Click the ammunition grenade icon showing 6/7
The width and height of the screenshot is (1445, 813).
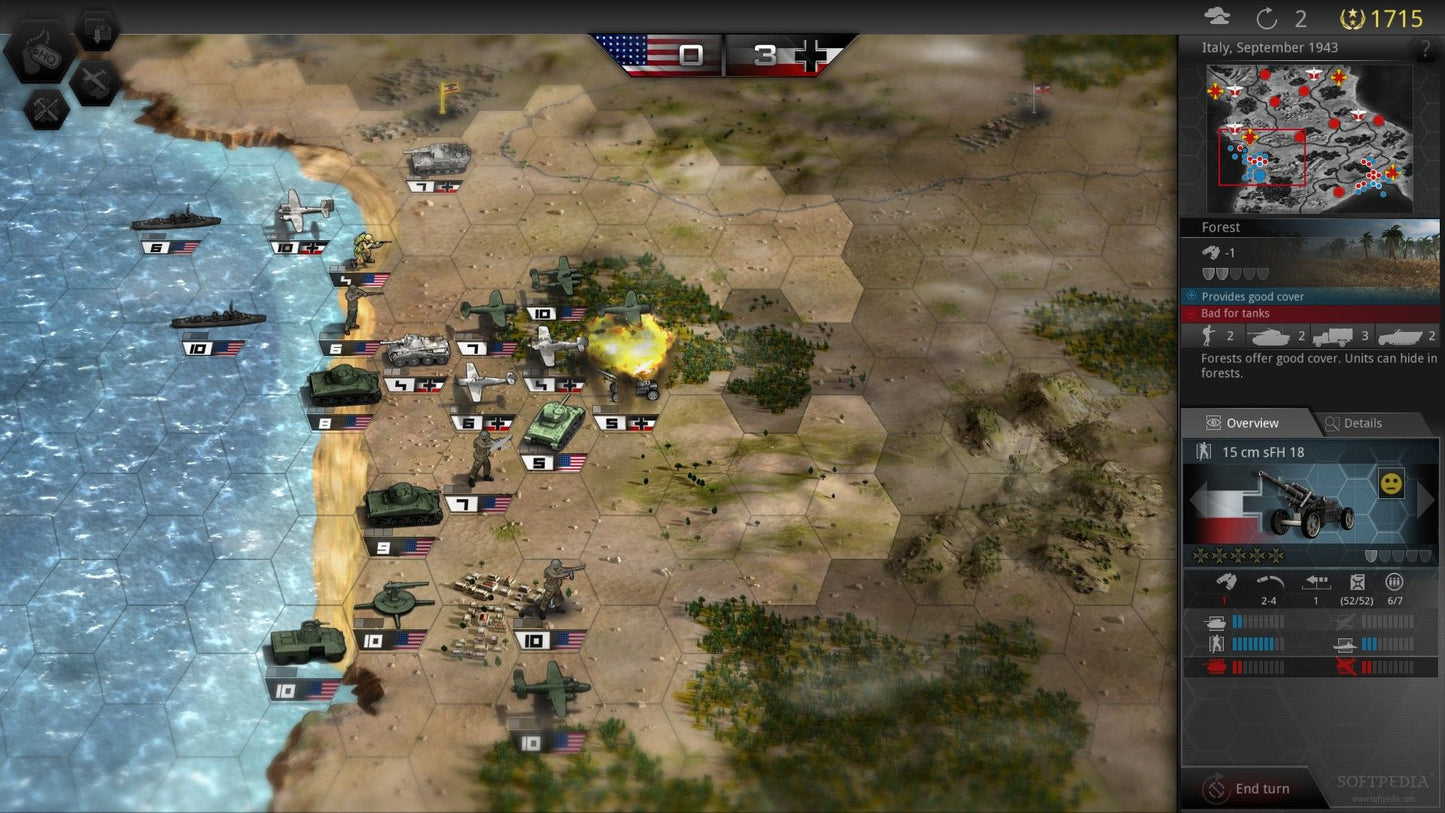(x=1393, y=583)
